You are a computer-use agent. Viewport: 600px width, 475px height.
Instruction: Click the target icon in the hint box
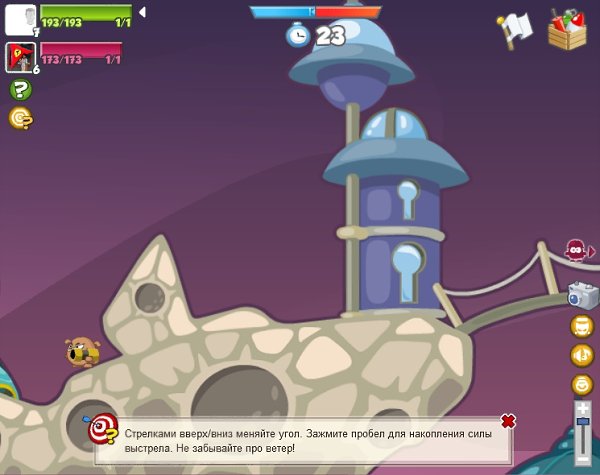[x=101, y=430]
